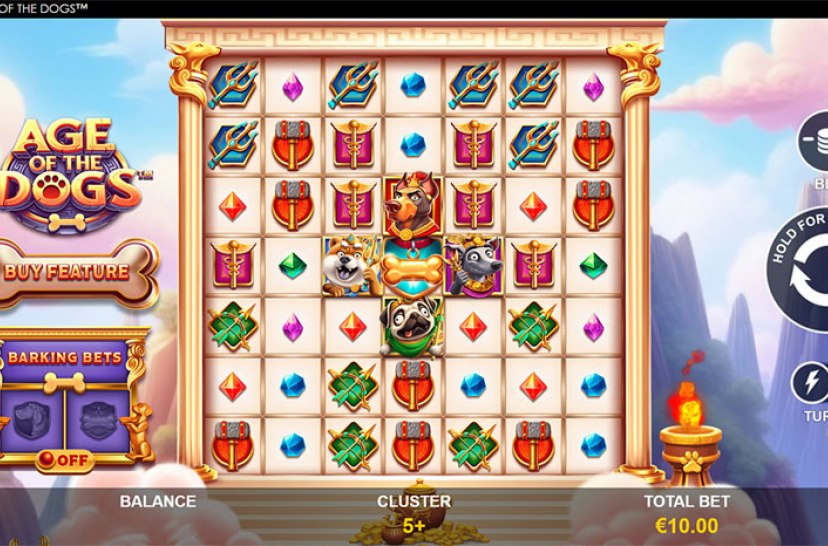Image resolution: width=828 pixels, height=546 pixels.
Task: Select the Total Bet €10.00 amount
Action: pyautogui.click(x=686, y=525)
